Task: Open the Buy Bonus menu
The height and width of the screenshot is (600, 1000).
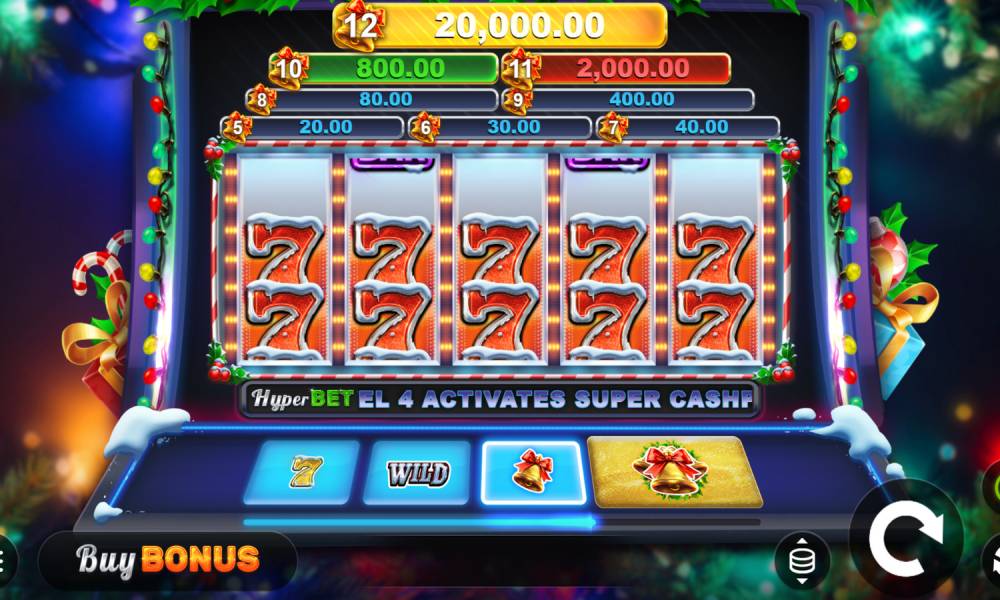Action: pyautogui.click(x=168, y=559)
